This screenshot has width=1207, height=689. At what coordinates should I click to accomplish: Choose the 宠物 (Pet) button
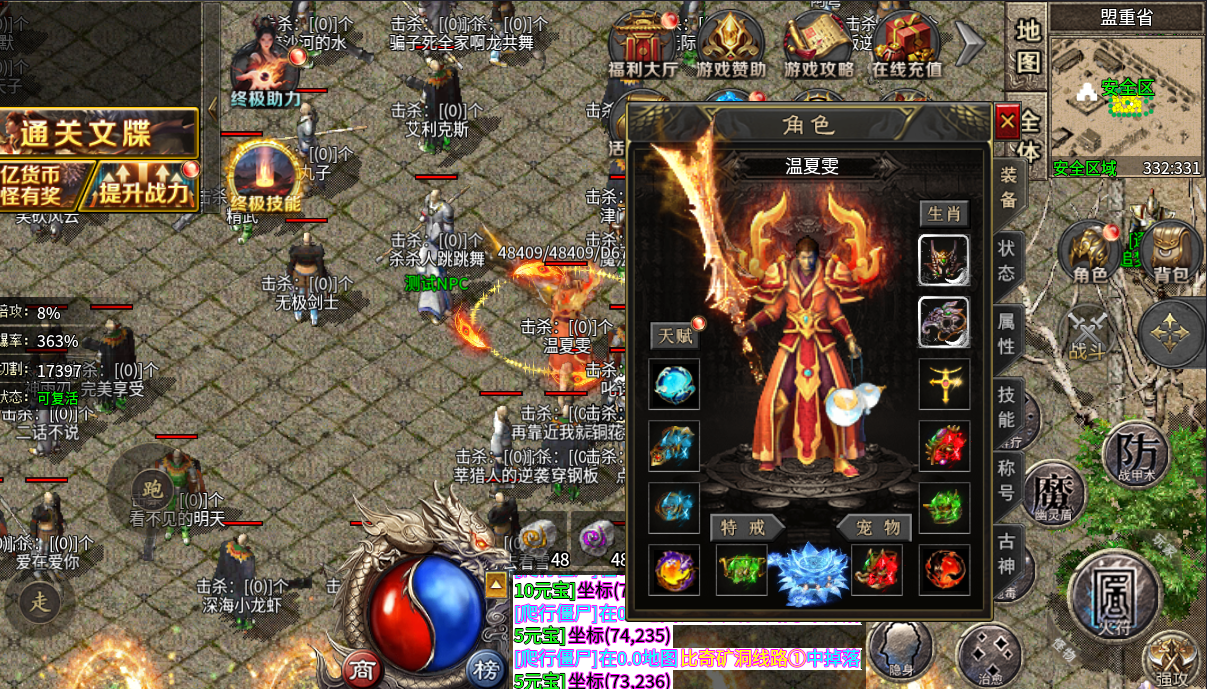click(x=877, y=527)
